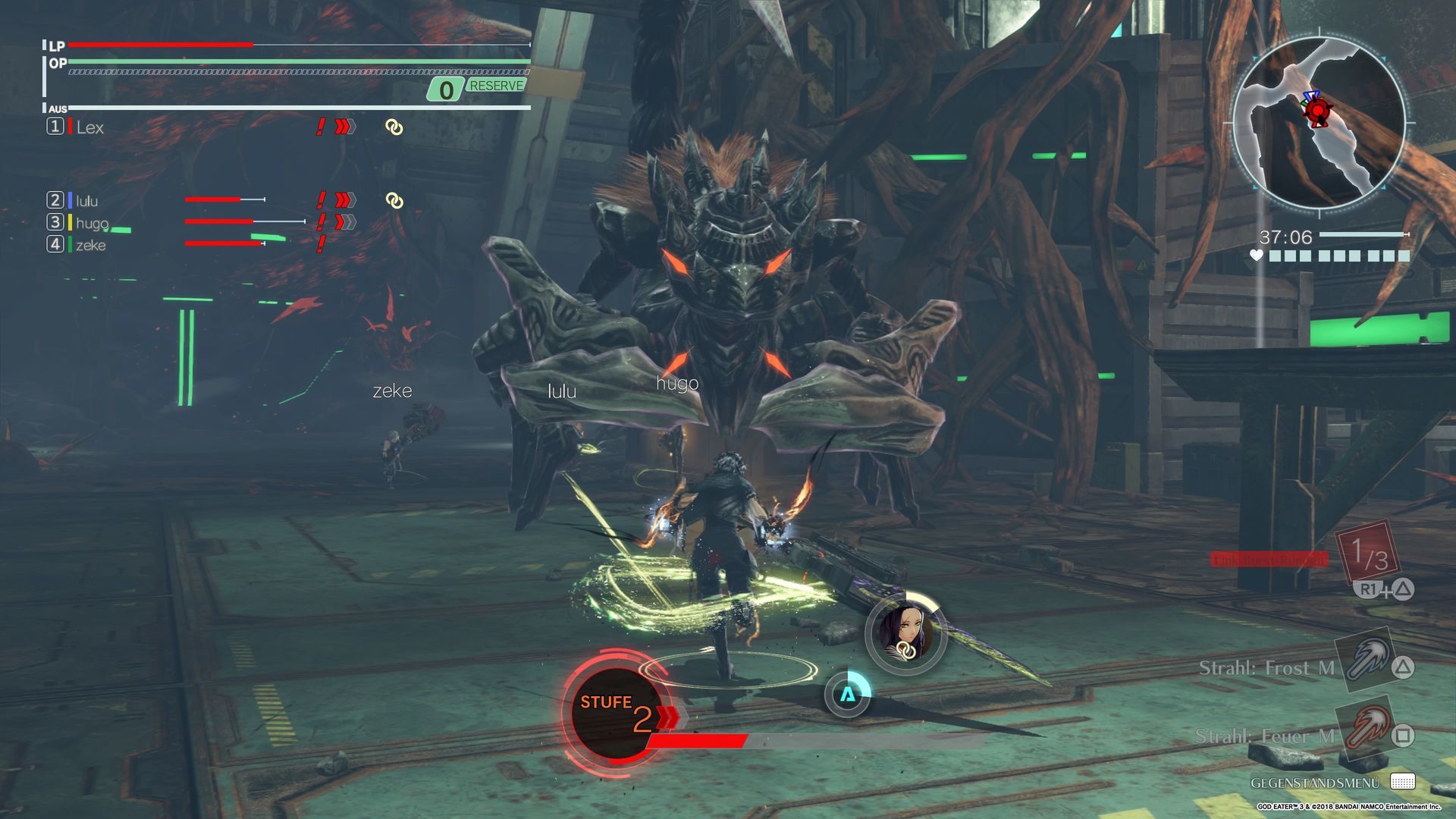Click the green RESERVE counter
Screen dimensions: 1456x819
478,88
